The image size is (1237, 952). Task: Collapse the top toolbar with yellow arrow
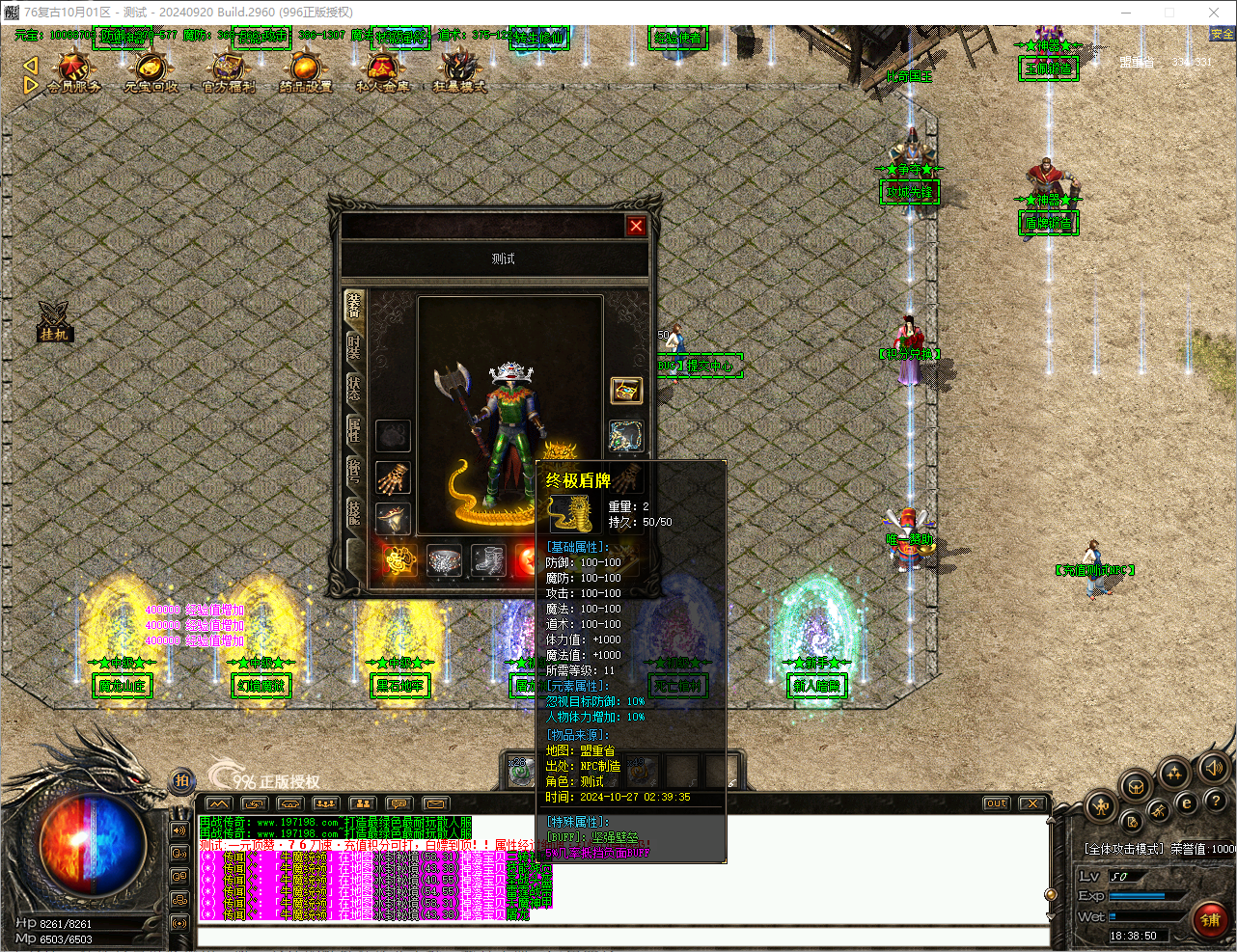(29, 66)
